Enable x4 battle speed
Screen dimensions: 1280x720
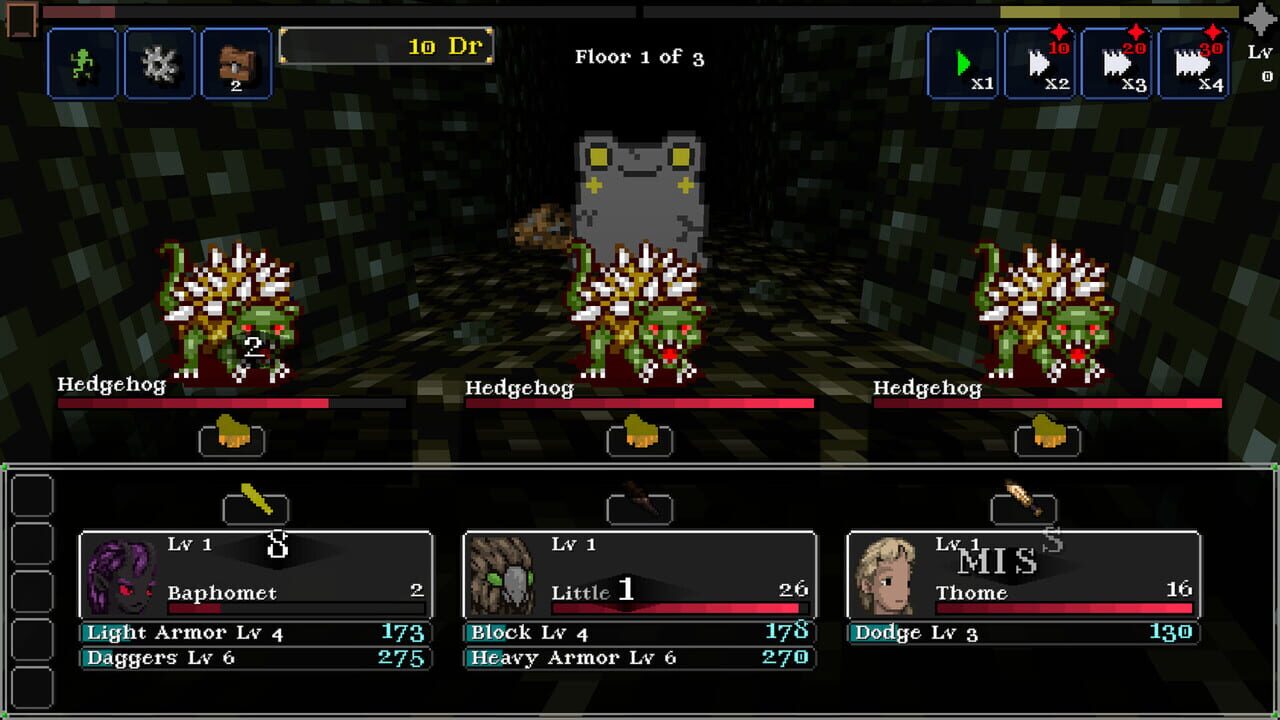click(x=1194, y=62)
